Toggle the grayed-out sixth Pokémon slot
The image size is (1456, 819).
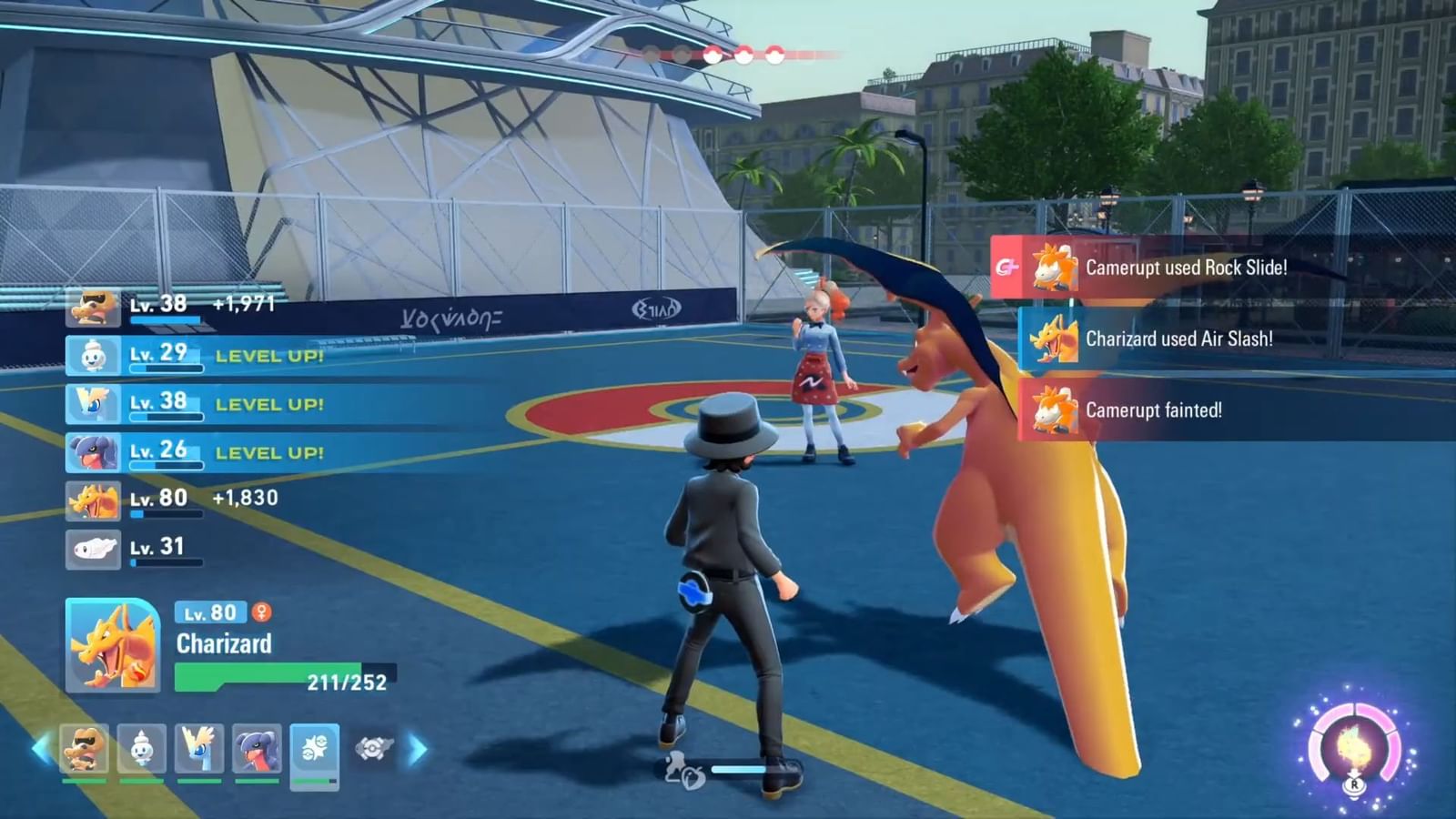tap(373, 746)
